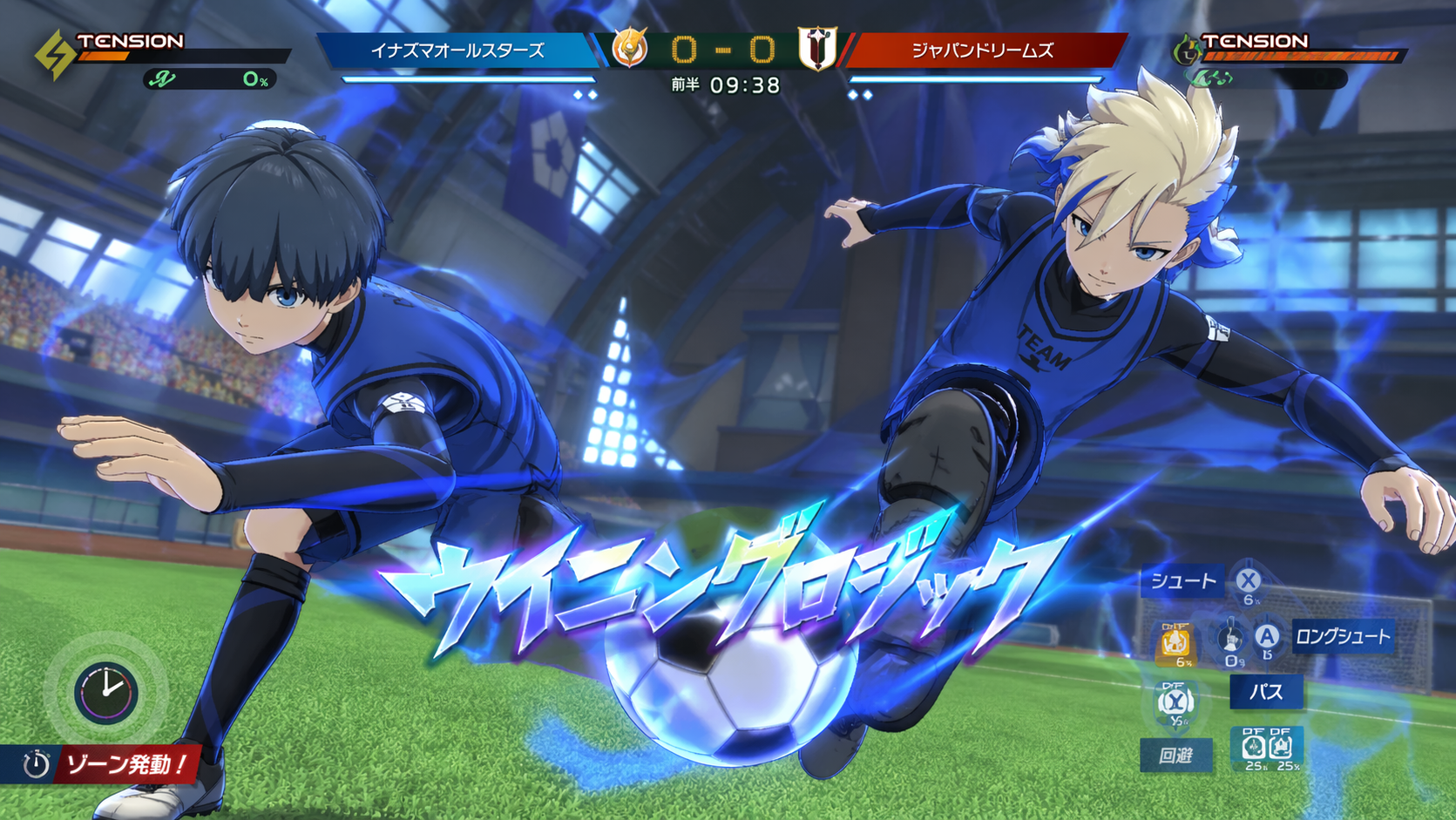Choose the シュート shoot command
This screenshot has height=820, width=1456.
(1182, 581)
